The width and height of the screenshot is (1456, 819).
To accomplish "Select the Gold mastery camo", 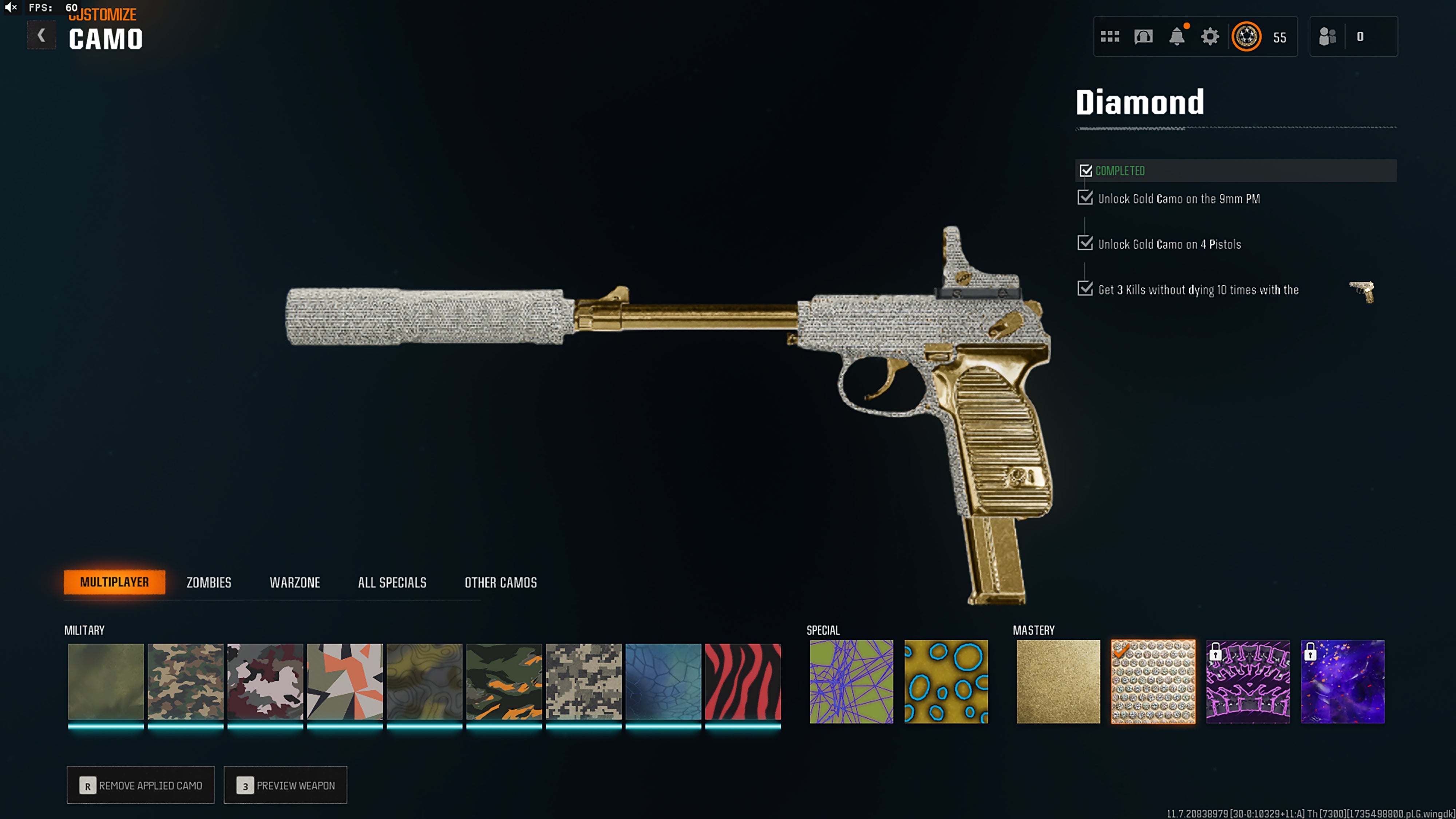I will (x=1058, y=681).
